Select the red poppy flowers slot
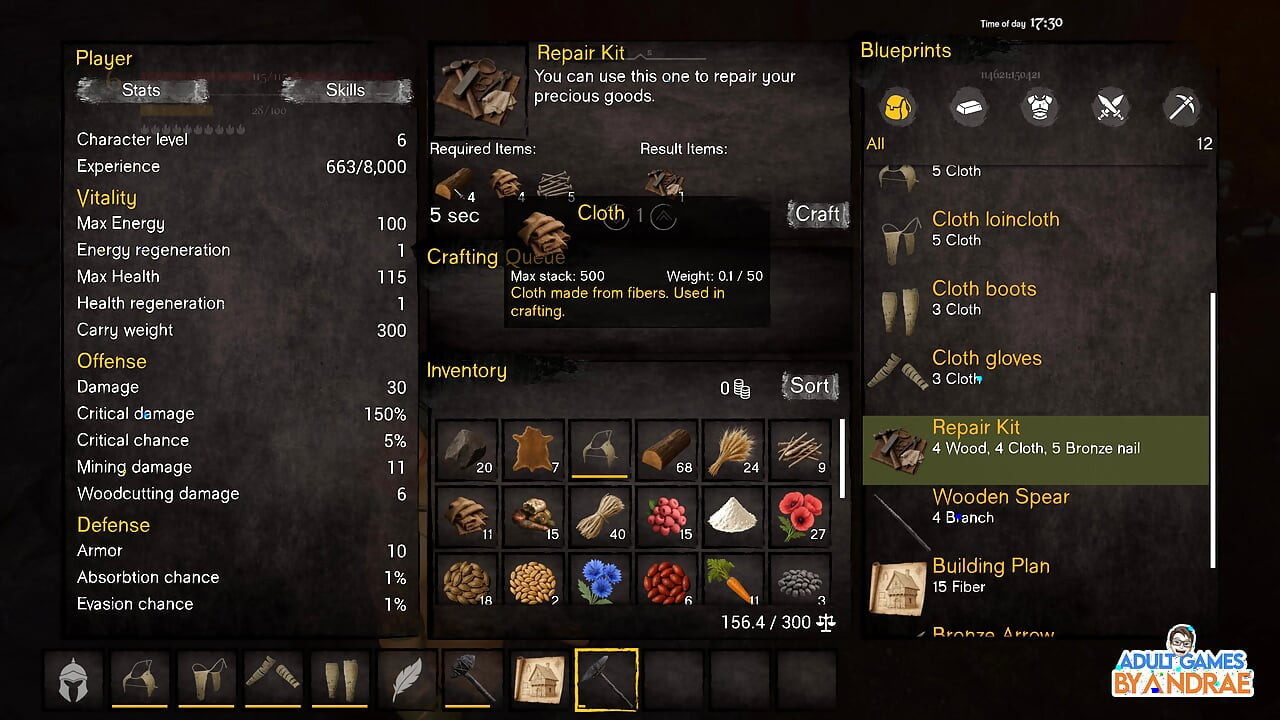This screenshot has width=1280, height=720. click(x=800, y=516)
